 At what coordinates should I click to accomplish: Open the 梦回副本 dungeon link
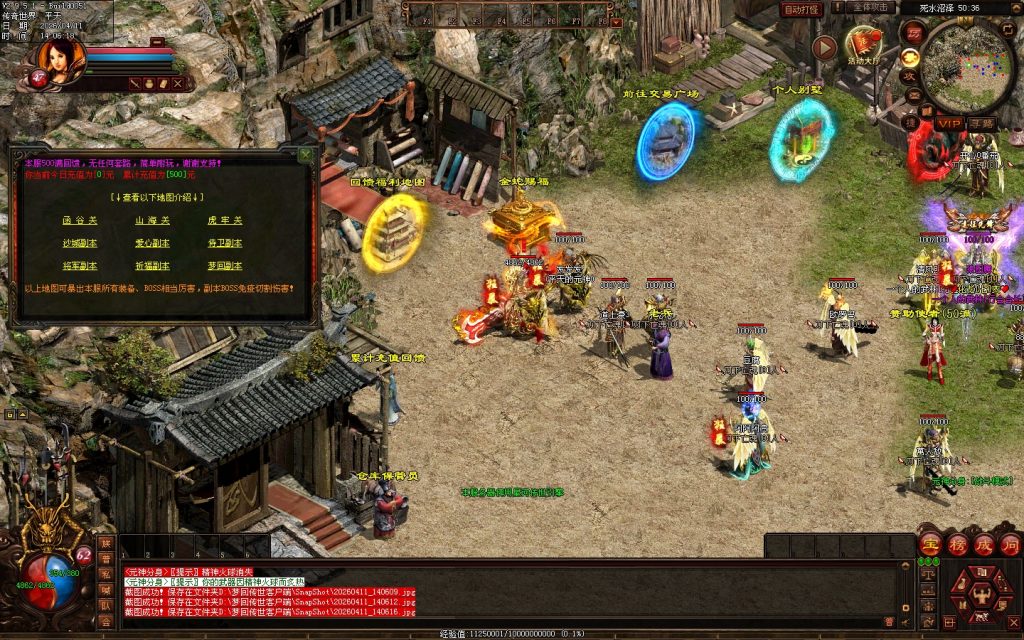point(225,266)
